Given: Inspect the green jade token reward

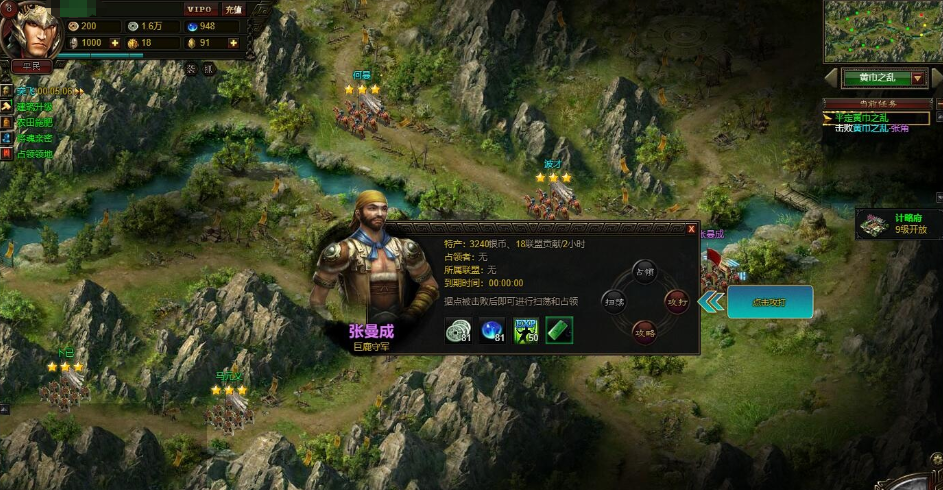Looking at the screenshot, I should tap(559, 331).
